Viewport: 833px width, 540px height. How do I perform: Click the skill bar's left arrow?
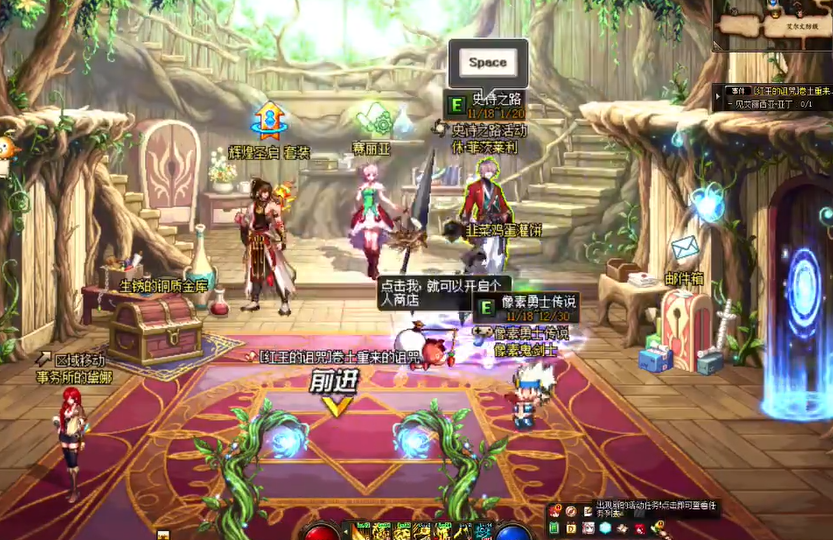pos(345,532)
